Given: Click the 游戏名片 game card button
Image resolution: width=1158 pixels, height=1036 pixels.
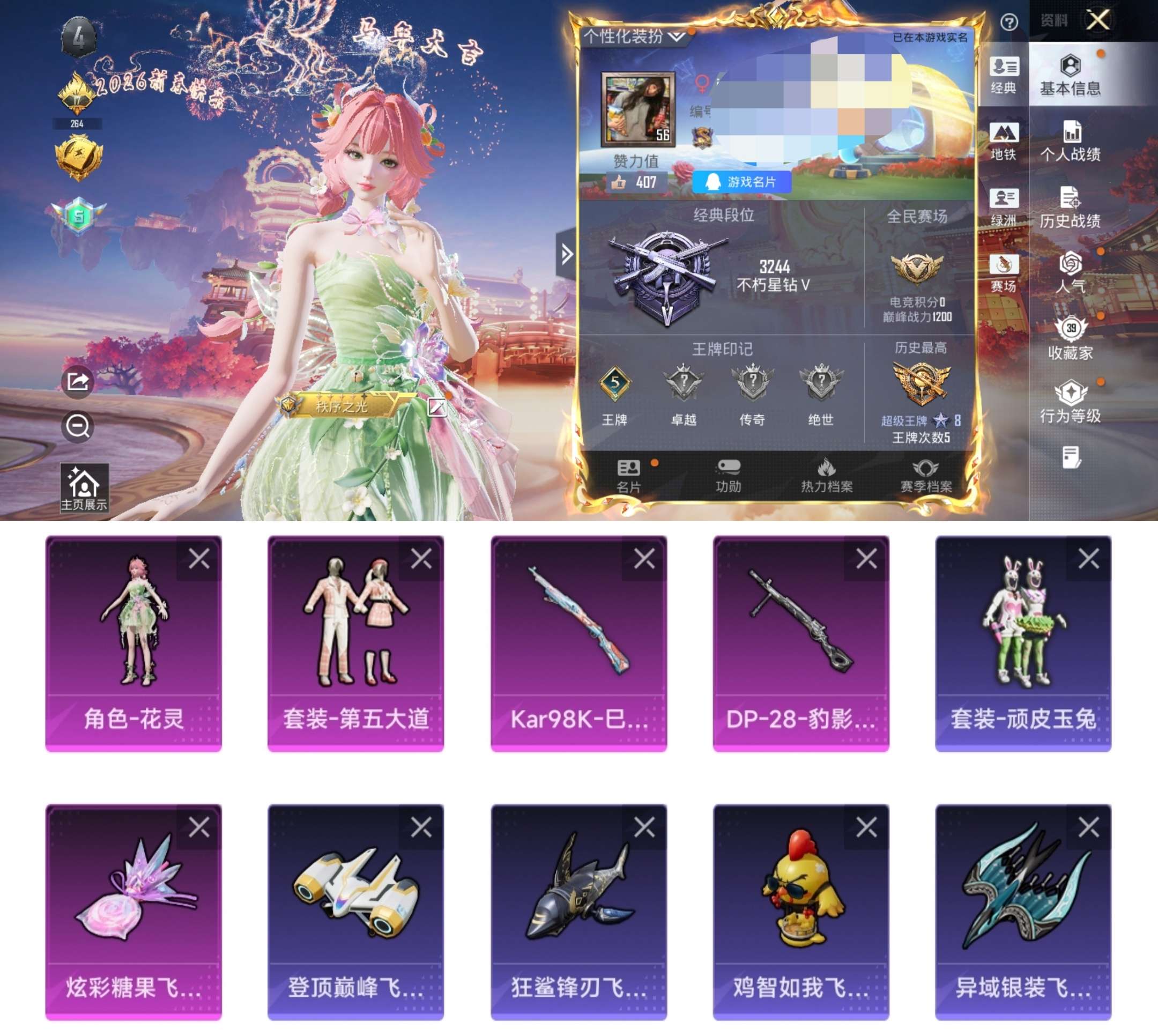Looking at the screenshot, I should pos(743,181).
